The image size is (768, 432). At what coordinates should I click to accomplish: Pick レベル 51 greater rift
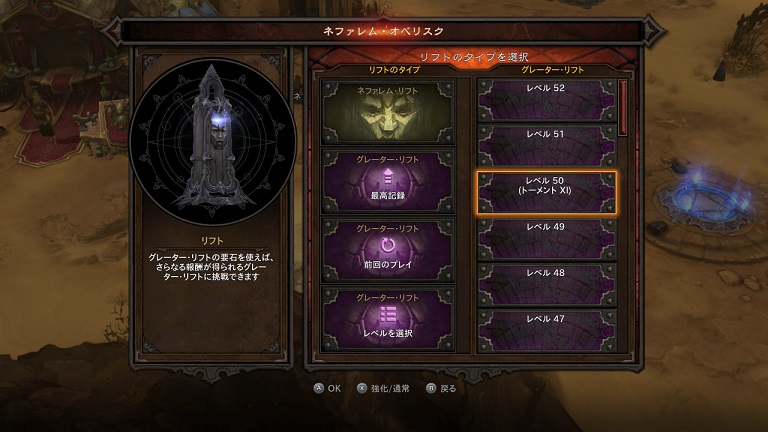(545, 146)
